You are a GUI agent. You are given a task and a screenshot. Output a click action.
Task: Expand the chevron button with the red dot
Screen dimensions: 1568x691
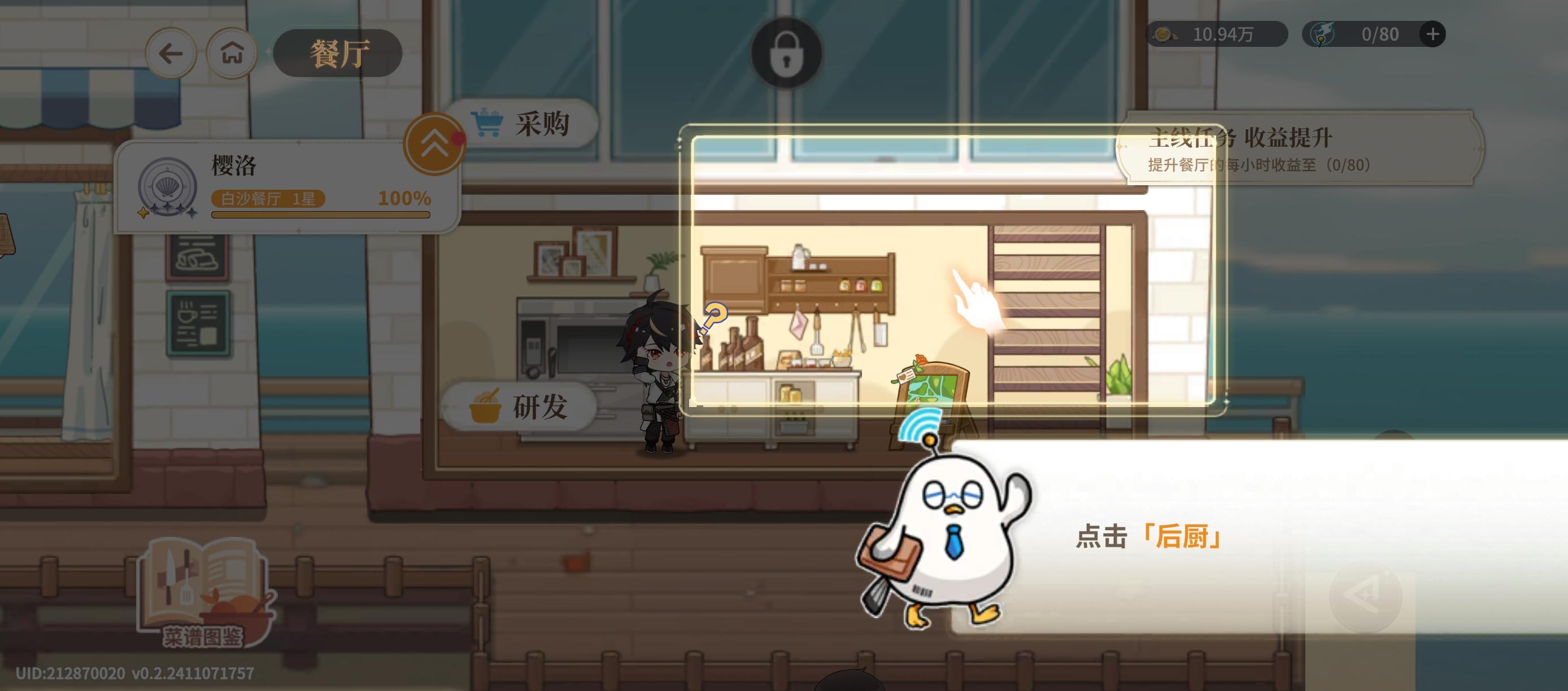point(434,145)
